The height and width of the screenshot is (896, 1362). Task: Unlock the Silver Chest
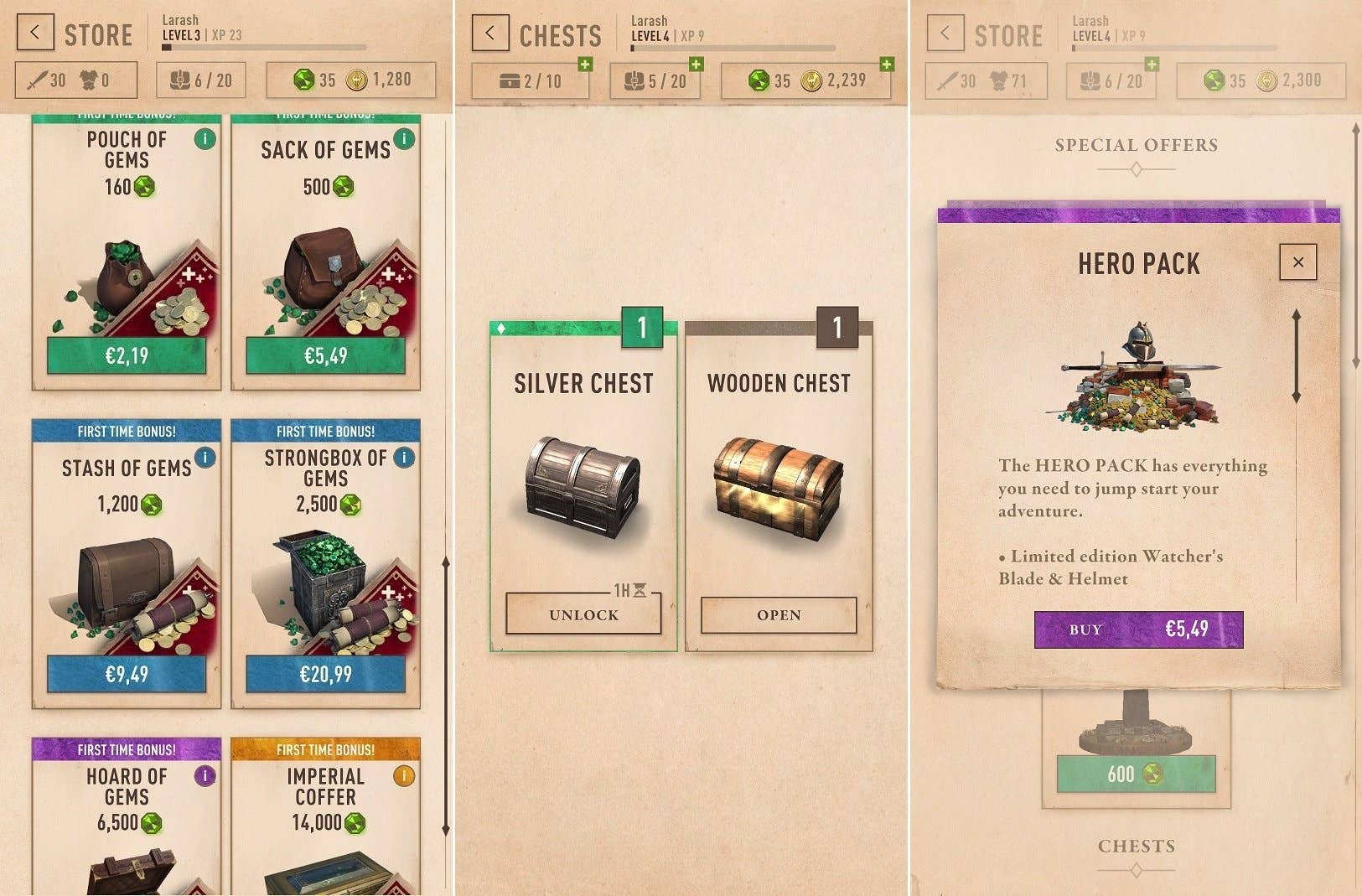583,614
